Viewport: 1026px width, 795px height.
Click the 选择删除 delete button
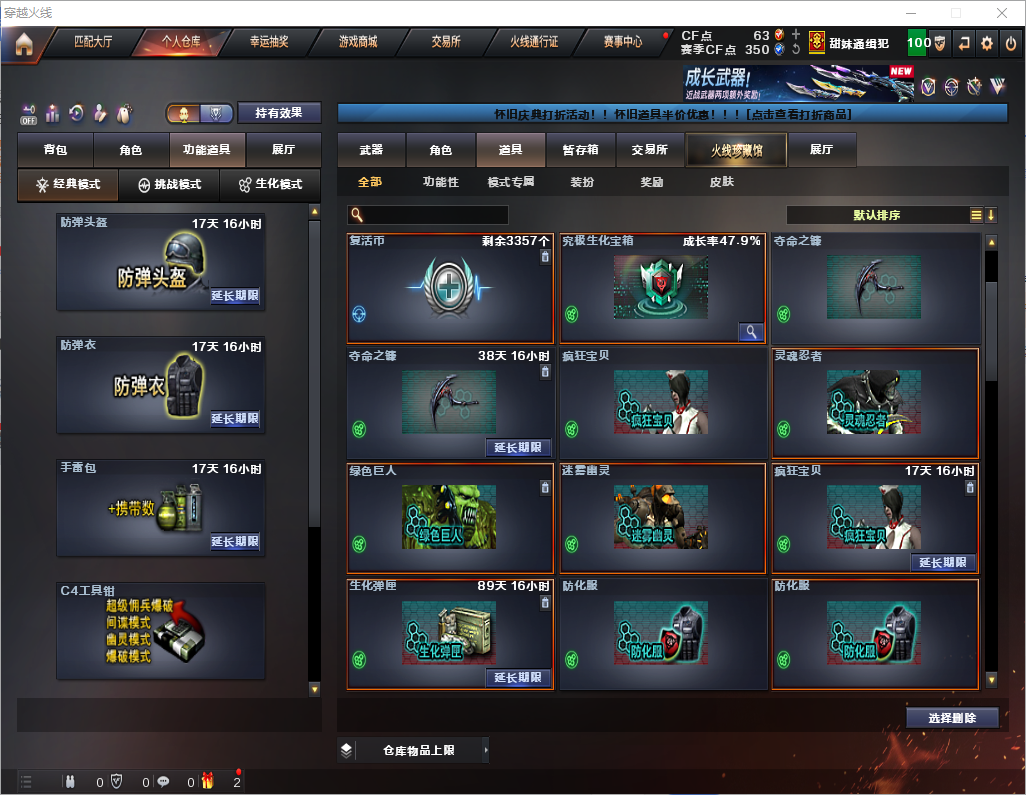click(x=952, y=718)
